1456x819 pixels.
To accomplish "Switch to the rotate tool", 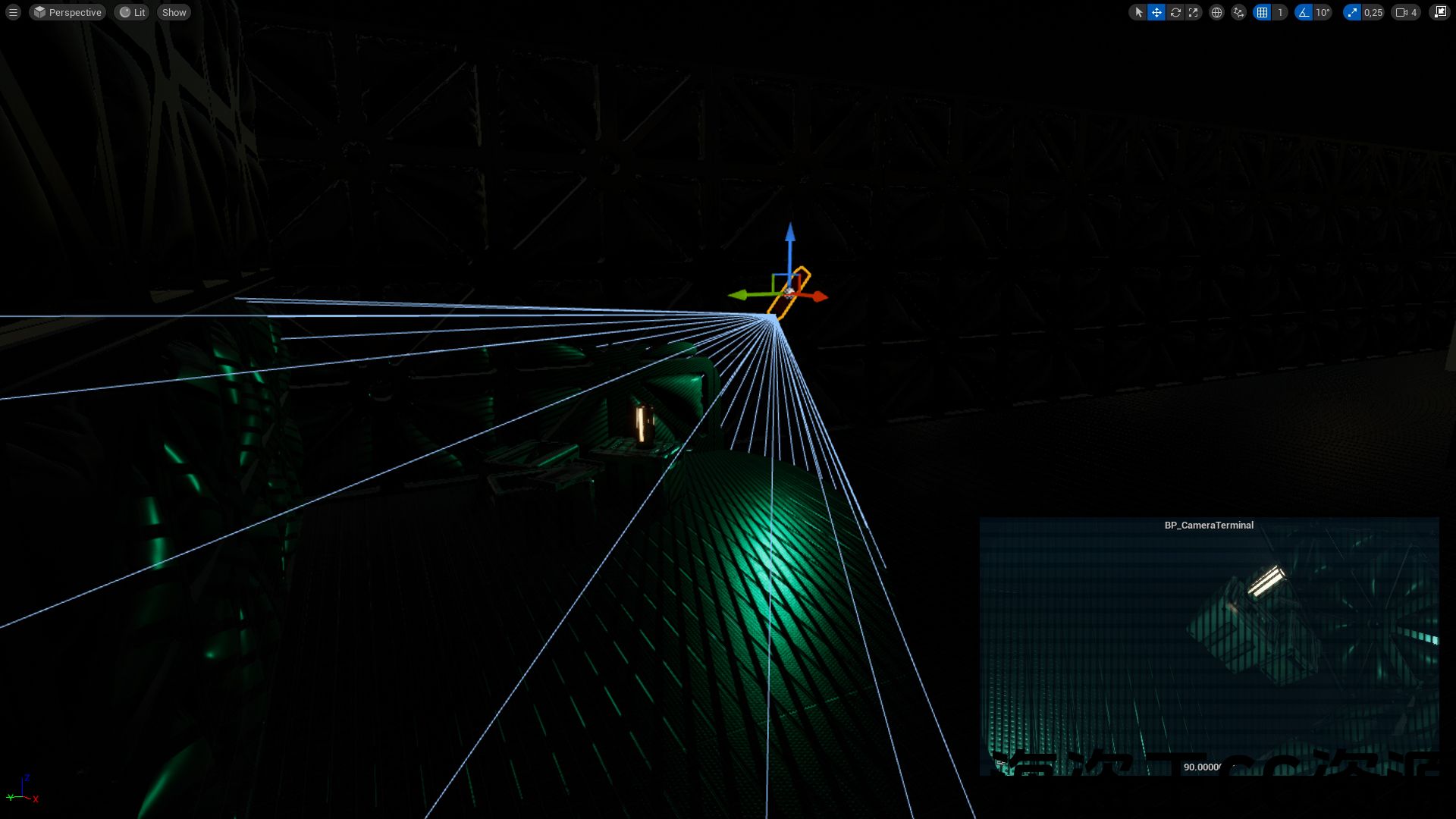I will coord(1175,12).
